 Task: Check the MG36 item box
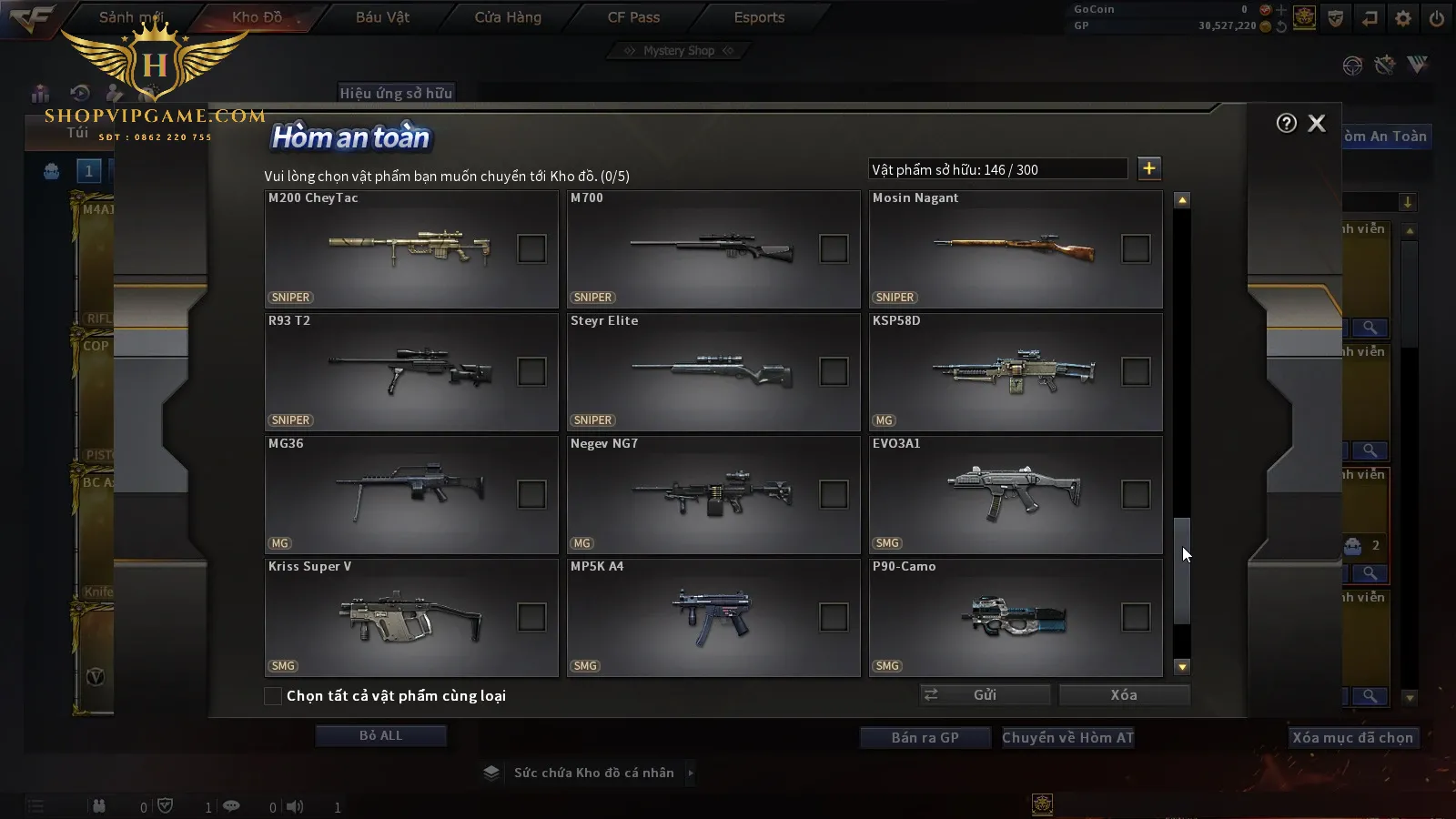pyautogui.click(x=531, y=494)
